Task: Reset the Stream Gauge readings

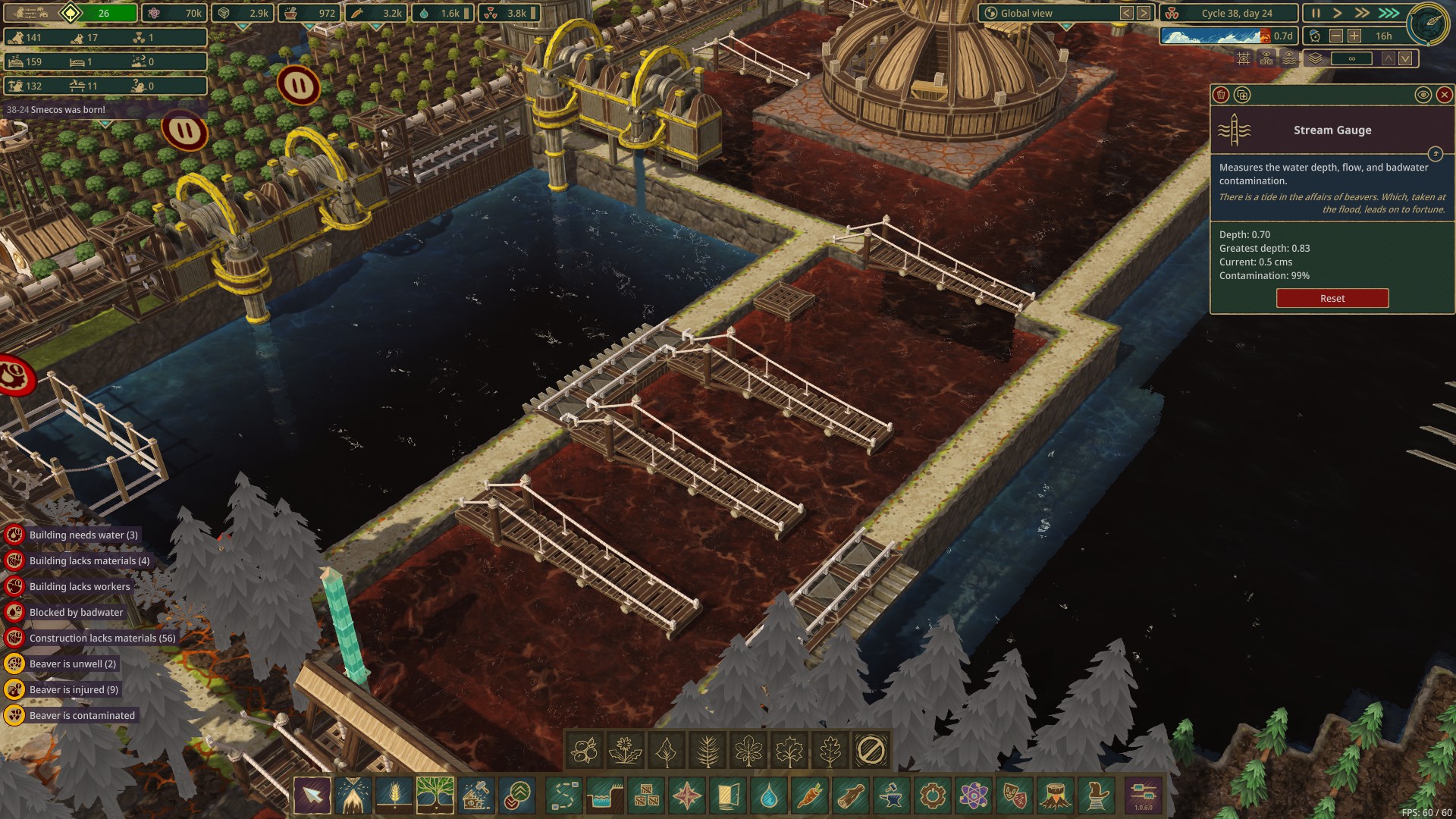Action: [x=1332, y=298]
